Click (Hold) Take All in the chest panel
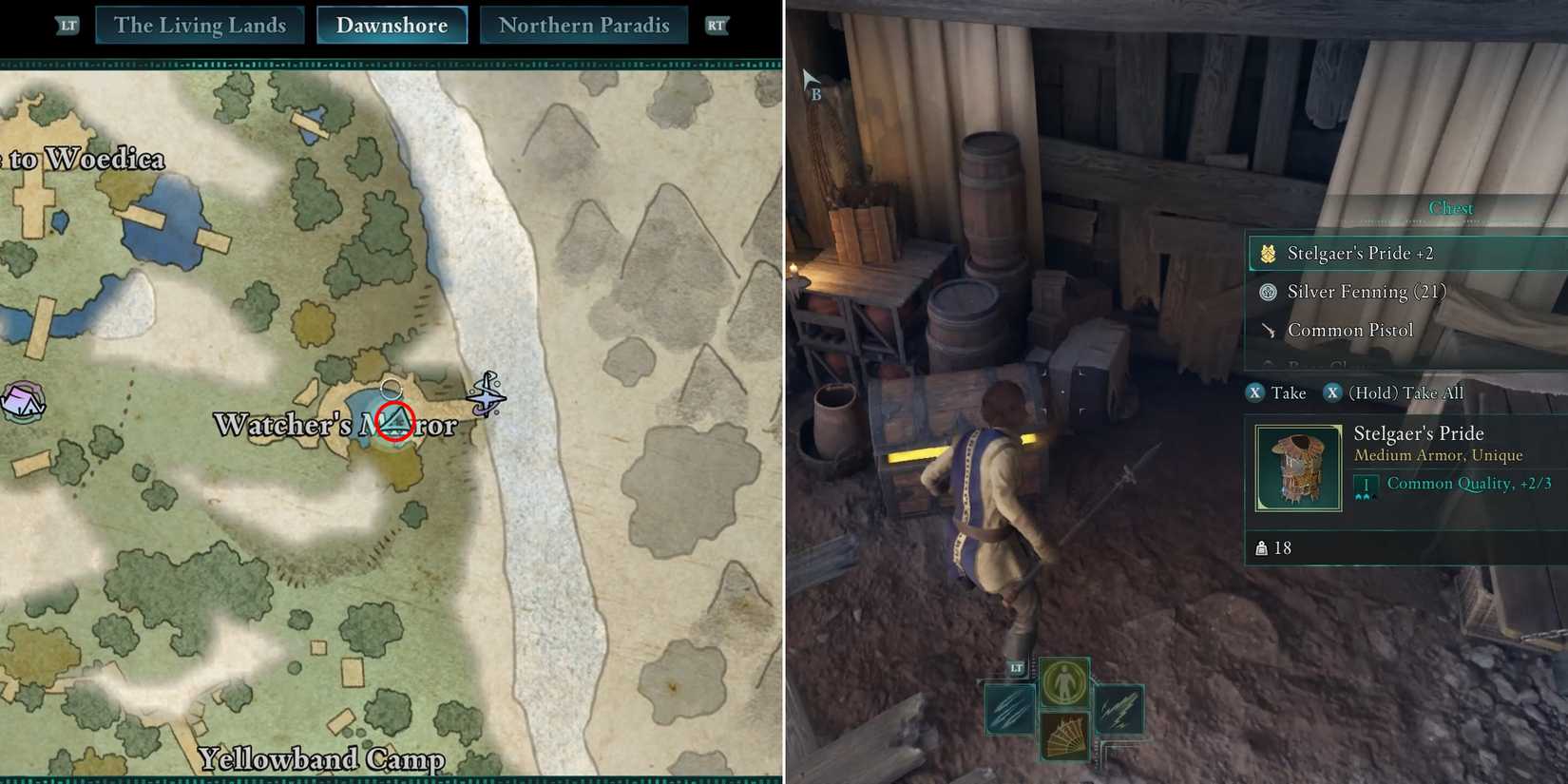The height and width of the screenshot is (784, 1568). coord(1395,392)
